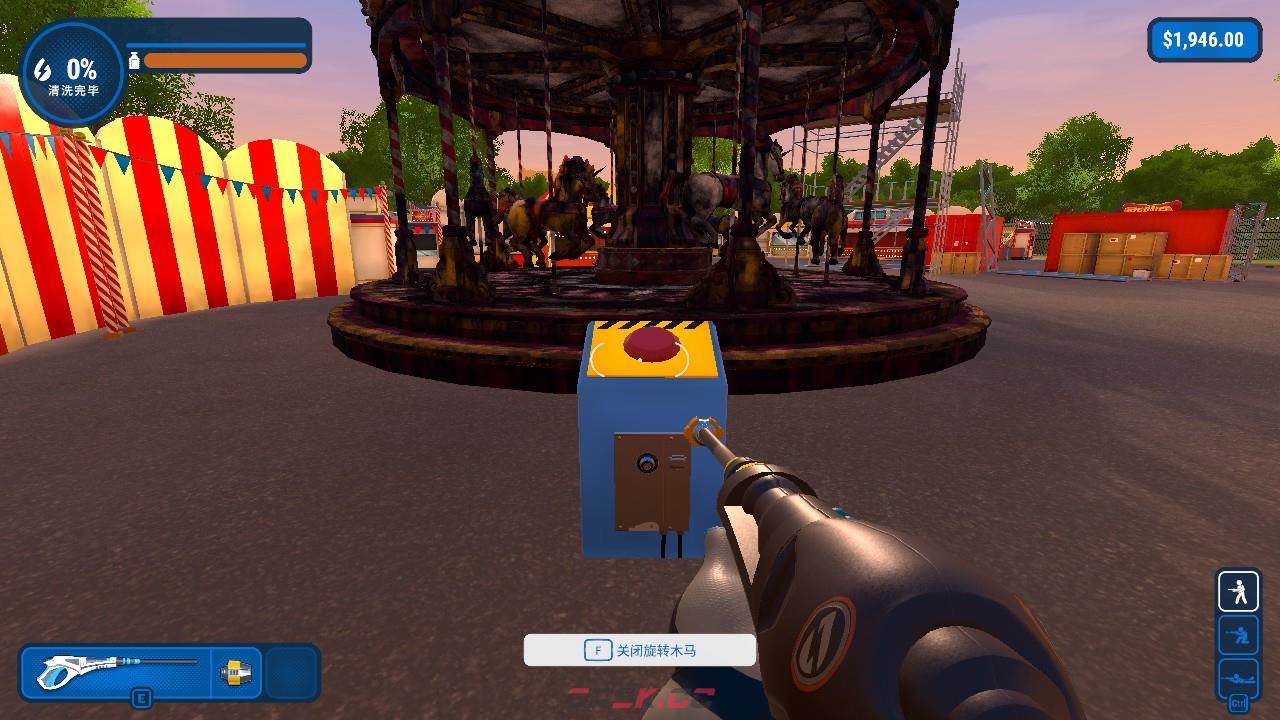Select the crouching stance icon
Image resolution: width=1280 pixels, height=720 pixels.
[1238, 635]
